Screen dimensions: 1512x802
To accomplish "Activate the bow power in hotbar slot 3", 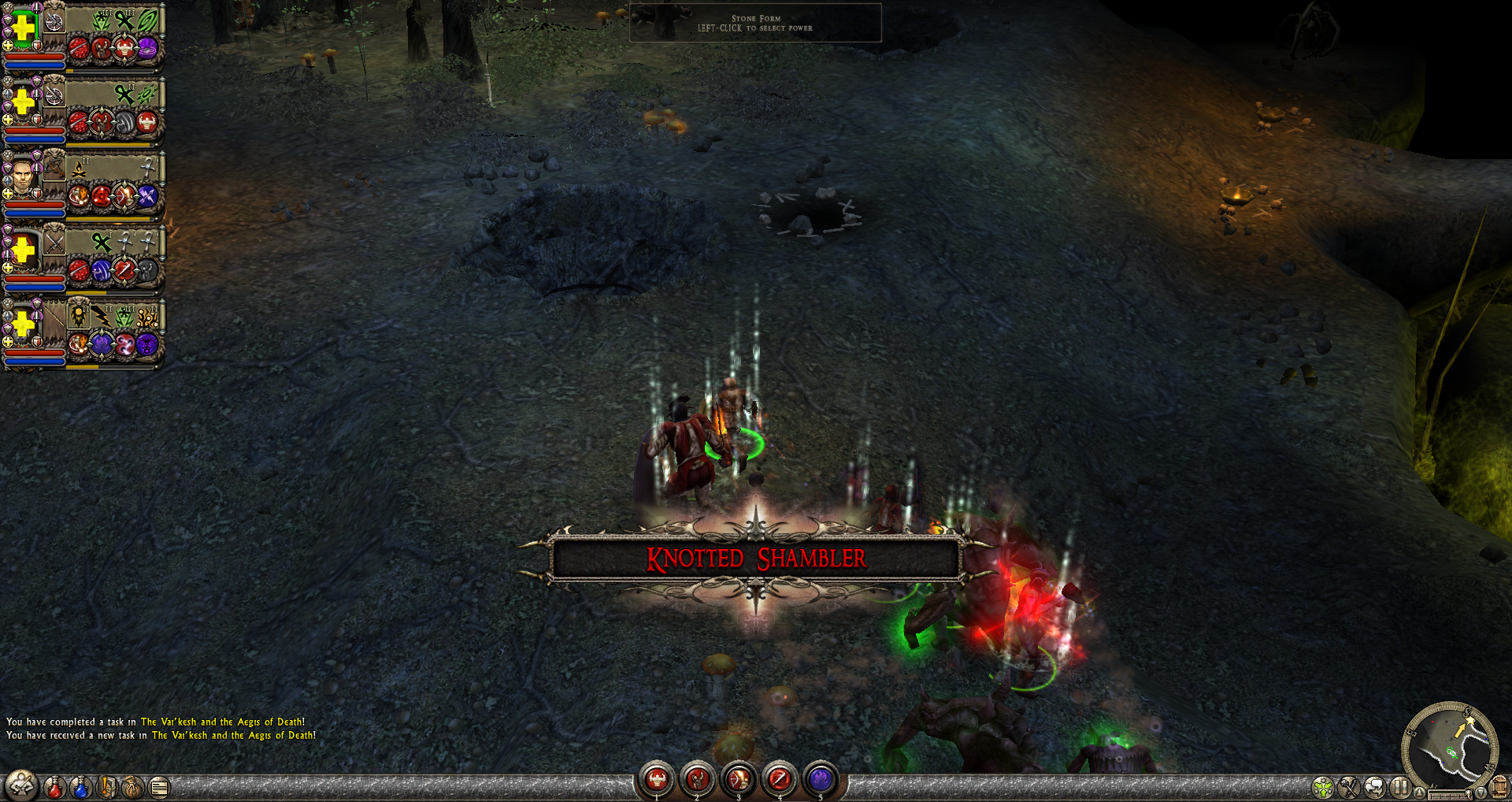I will pyautogui.click(x=739, y=779).
